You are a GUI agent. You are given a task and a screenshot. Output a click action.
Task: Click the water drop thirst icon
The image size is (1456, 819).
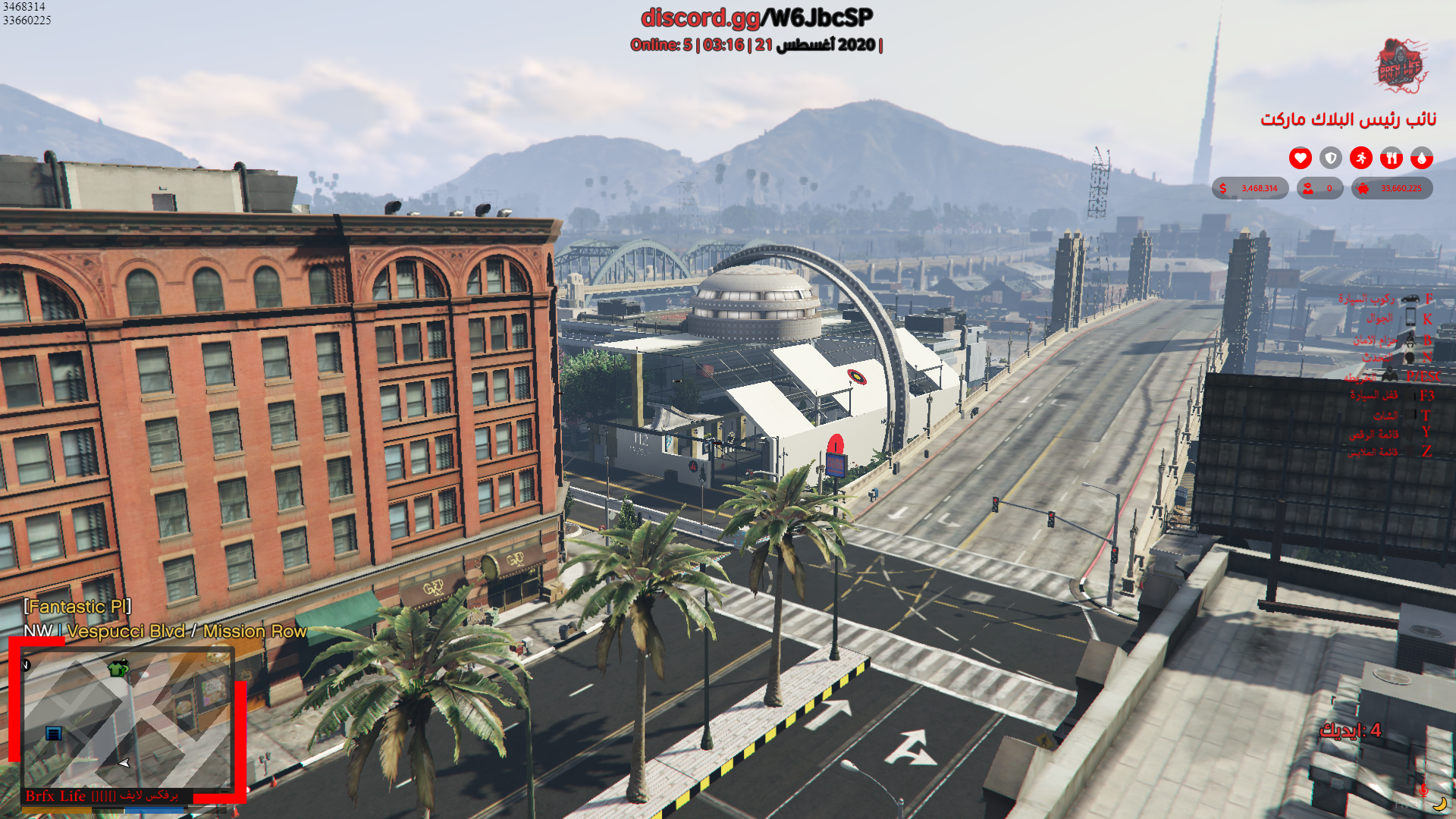[1421, 158]
